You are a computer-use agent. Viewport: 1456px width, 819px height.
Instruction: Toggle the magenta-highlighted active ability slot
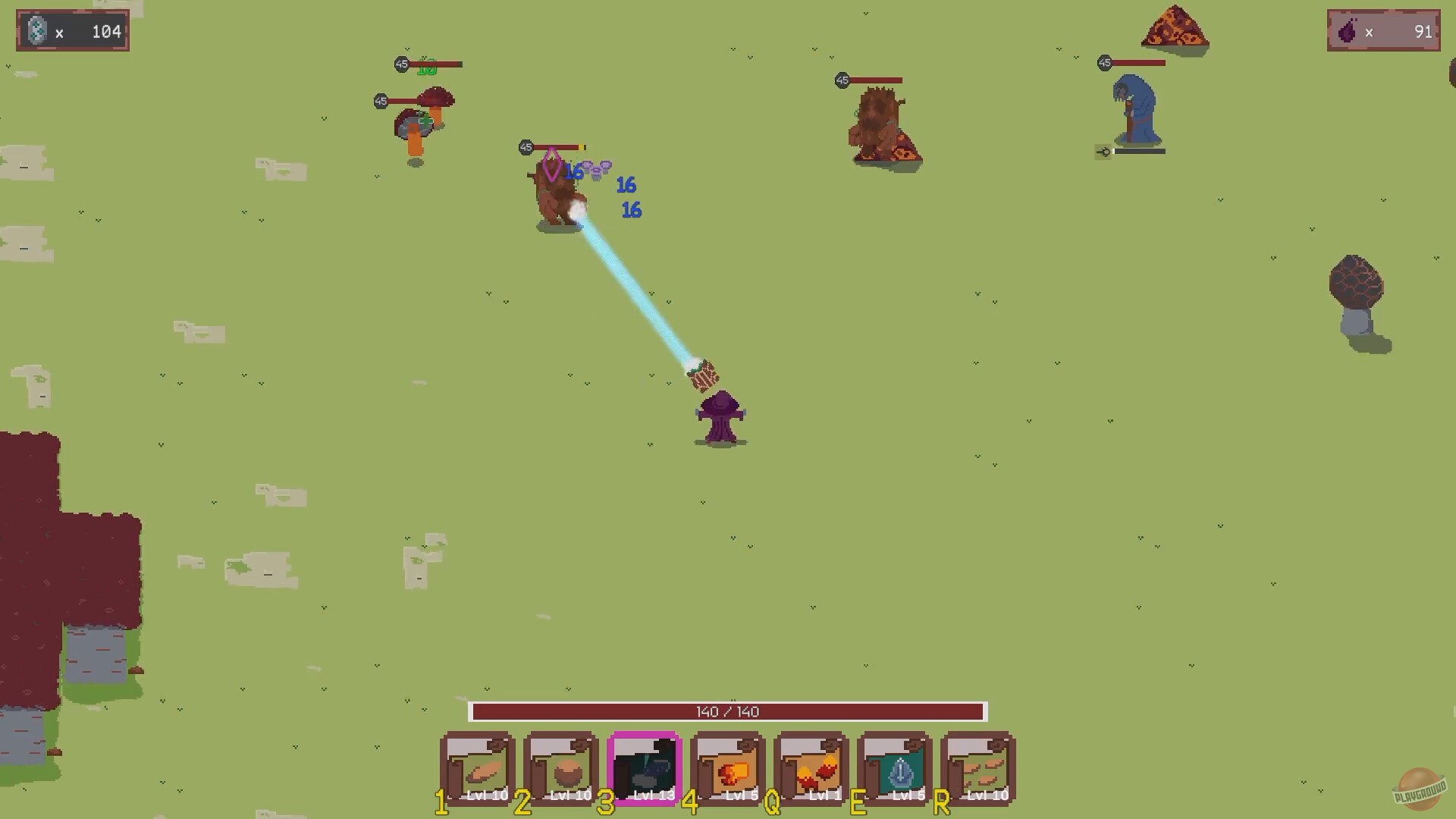tap(645, 767)
